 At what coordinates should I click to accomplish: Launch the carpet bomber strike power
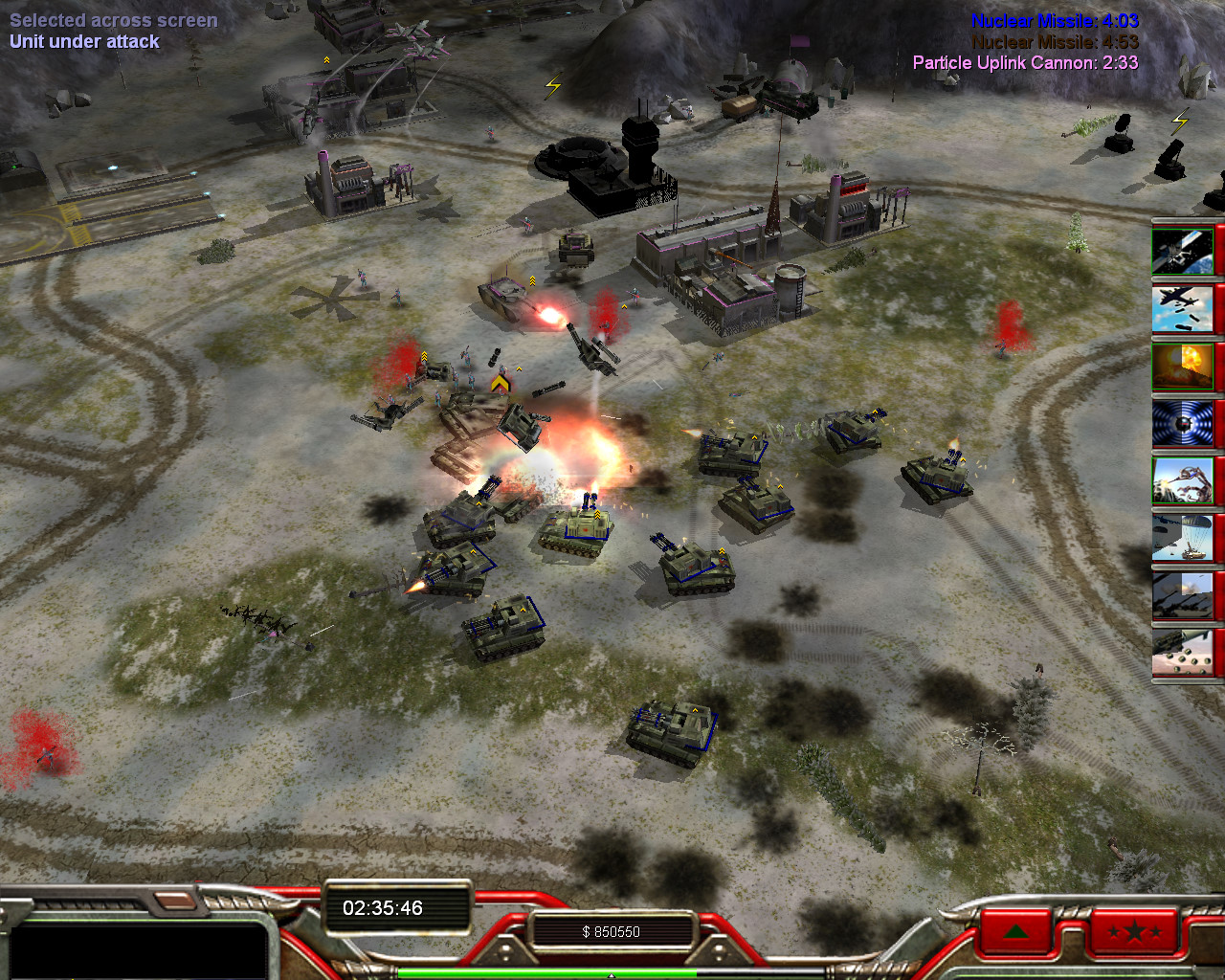[x=1183, y=309]
